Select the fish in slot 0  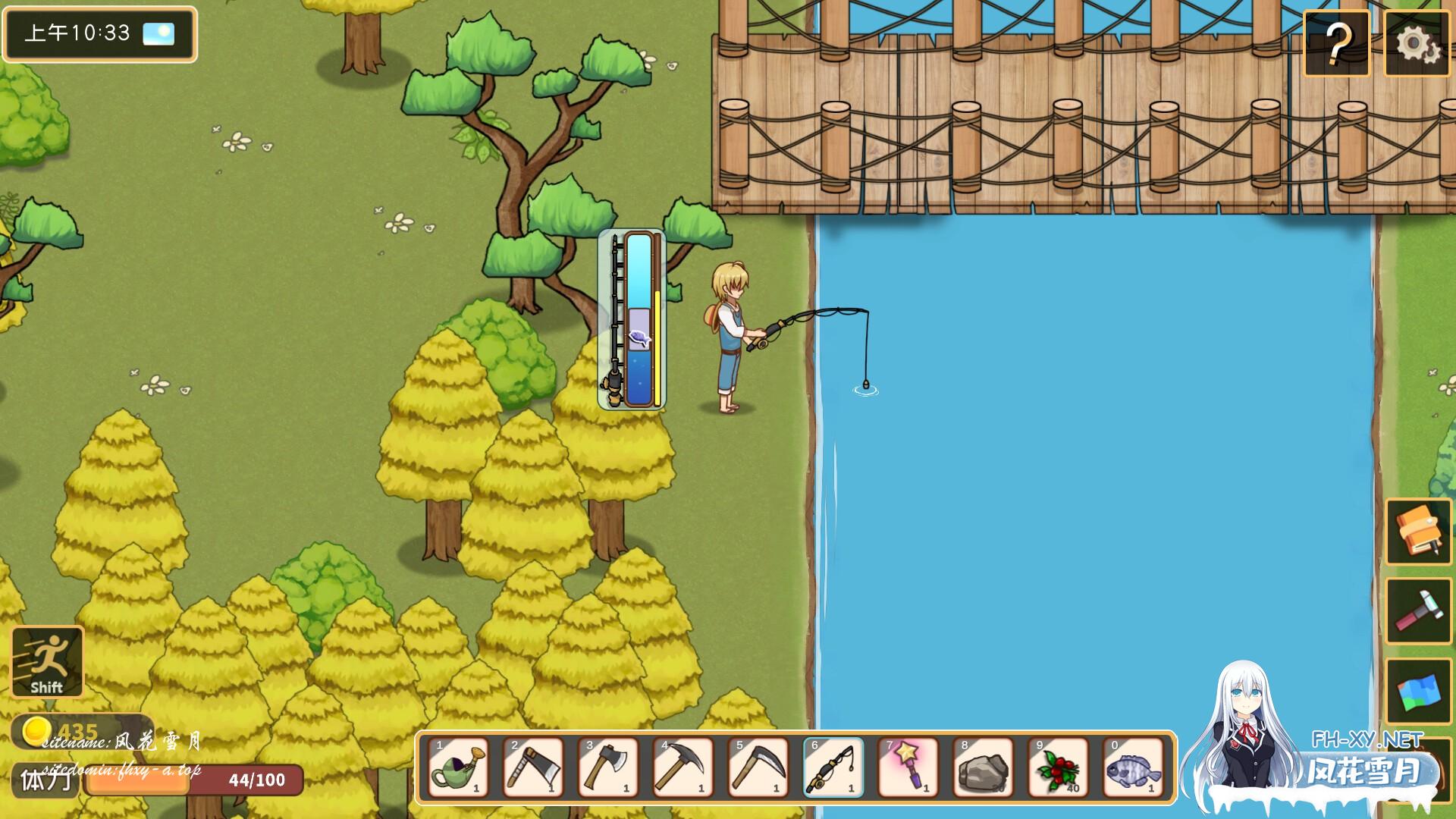coord(1133,767)
